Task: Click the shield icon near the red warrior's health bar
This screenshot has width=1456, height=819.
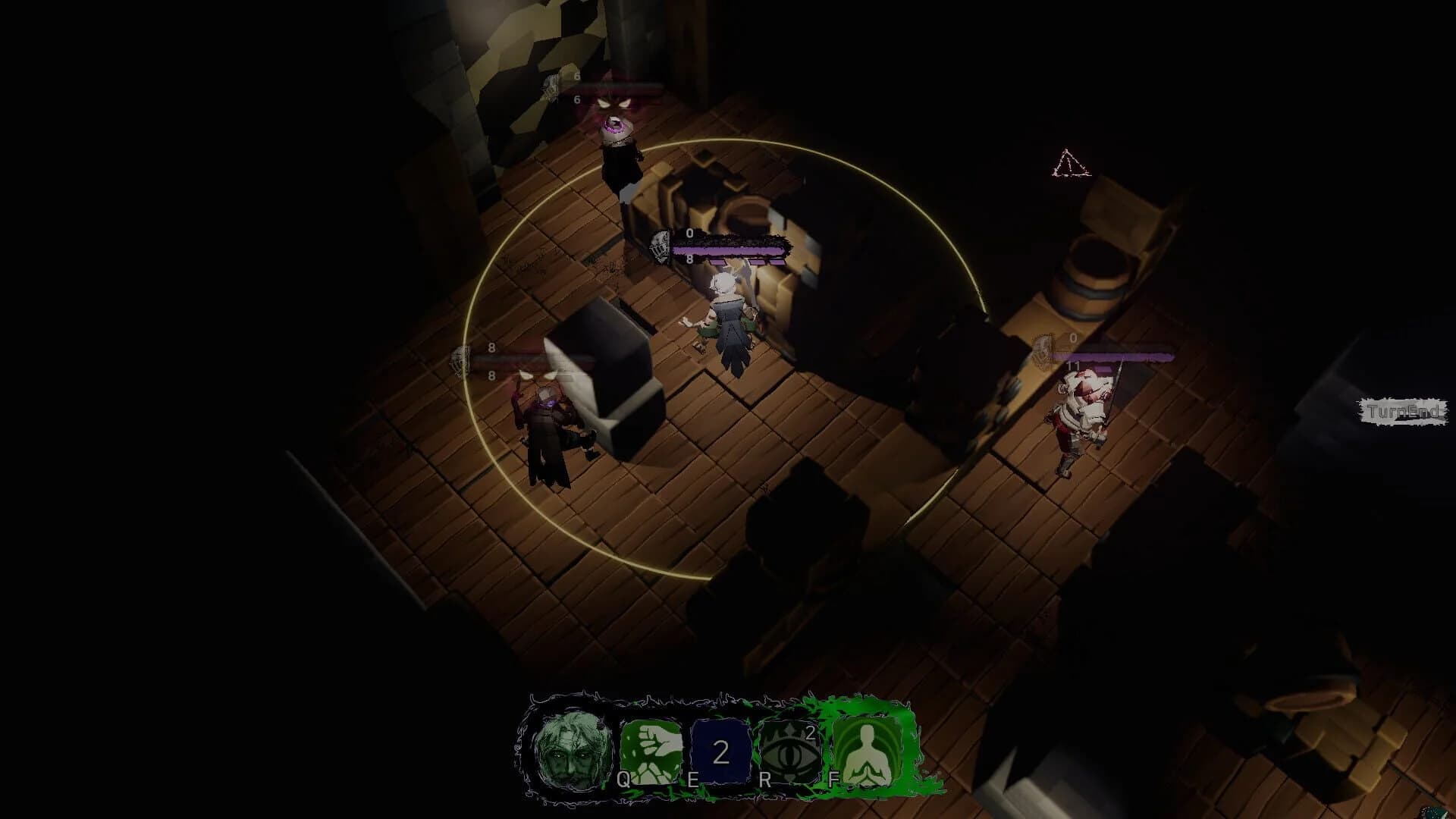Action: click(x=1040, y=351)
